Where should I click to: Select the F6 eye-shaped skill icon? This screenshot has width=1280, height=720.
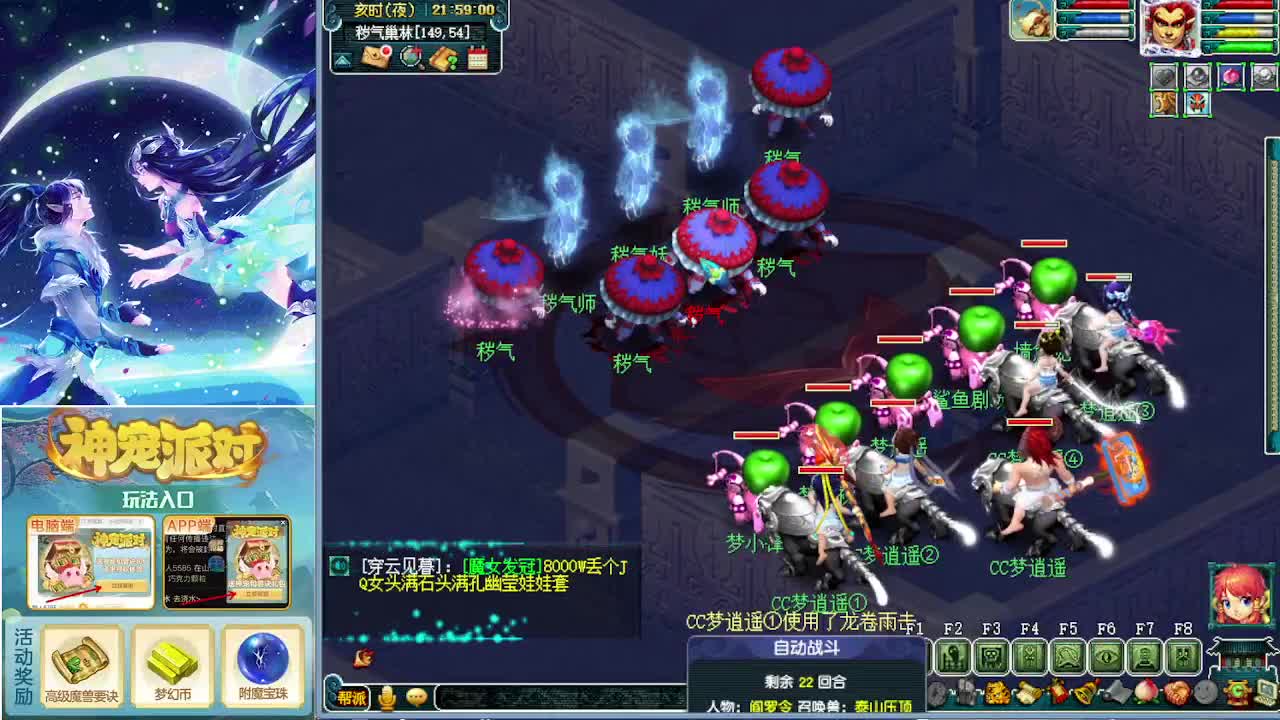pyautogui.click(x=1105, y=655)
